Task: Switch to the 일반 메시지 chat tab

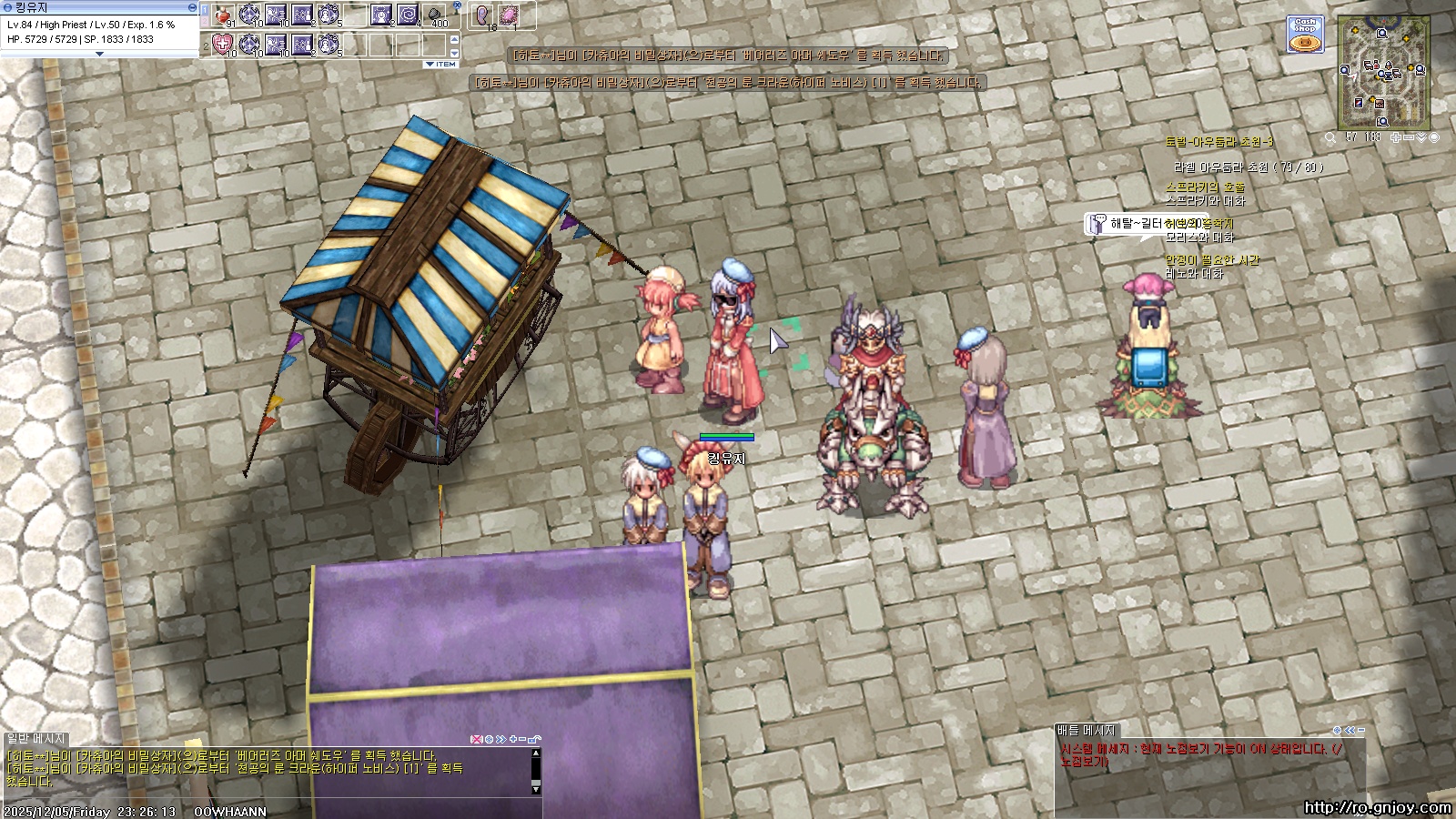Action: pos(36,739)
